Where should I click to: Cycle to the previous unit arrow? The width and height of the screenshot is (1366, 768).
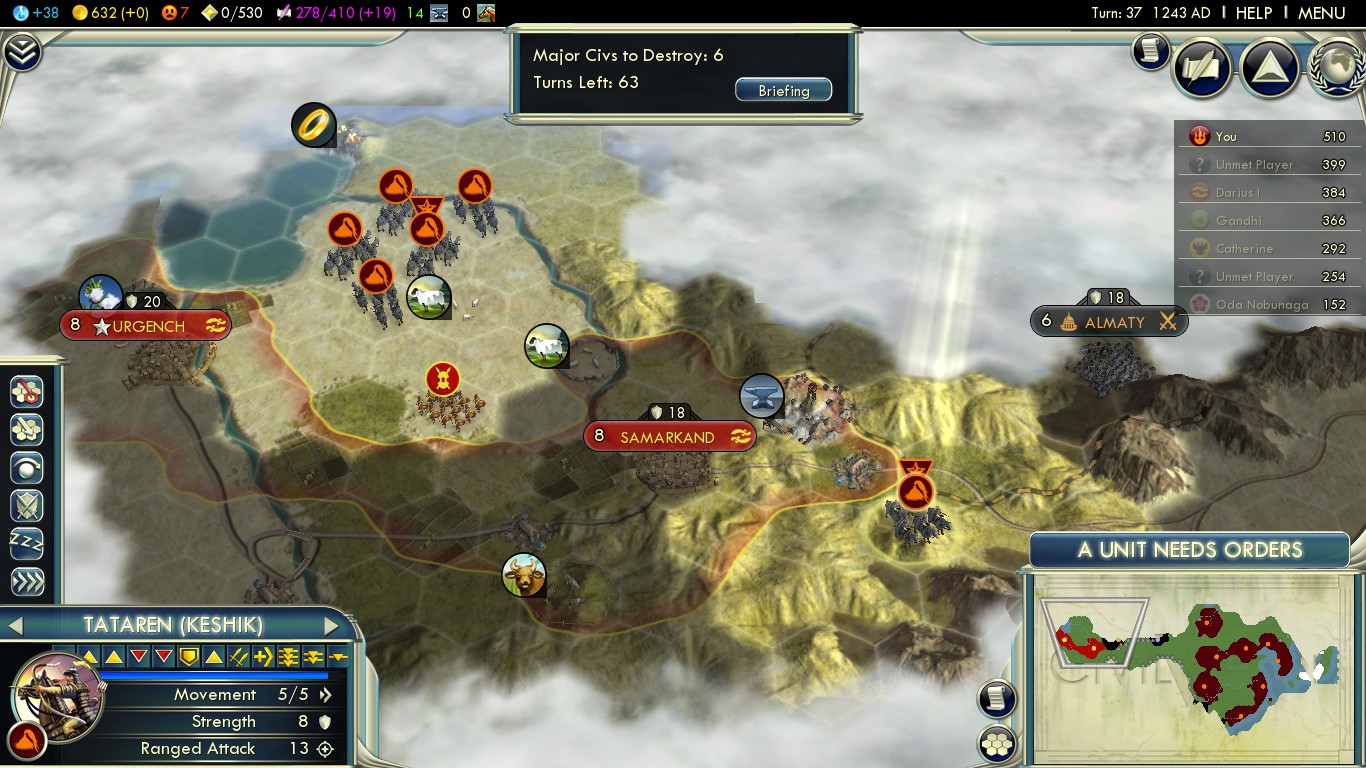15,626
